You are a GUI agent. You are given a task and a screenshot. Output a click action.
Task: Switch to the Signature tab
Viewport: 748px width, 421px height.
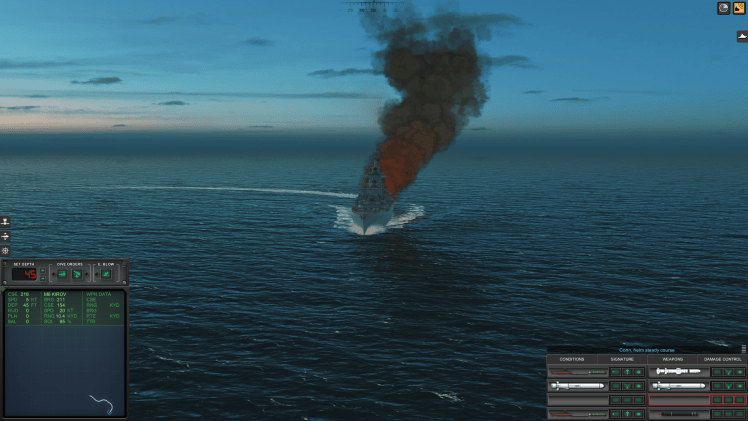tap(622, 359)
